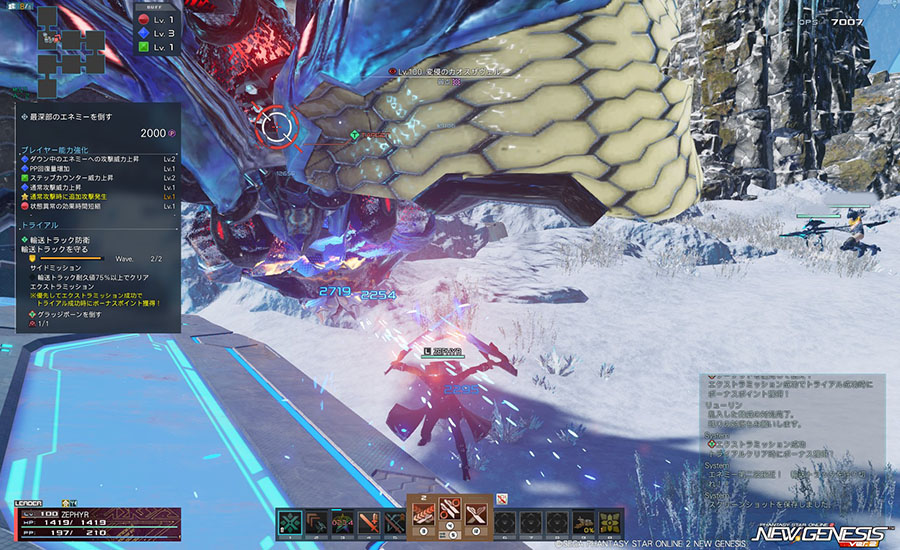Viewport: 900px width, 550px height.
Task: Activate the orange sword subpalette skill
Action: pos(368,521)
